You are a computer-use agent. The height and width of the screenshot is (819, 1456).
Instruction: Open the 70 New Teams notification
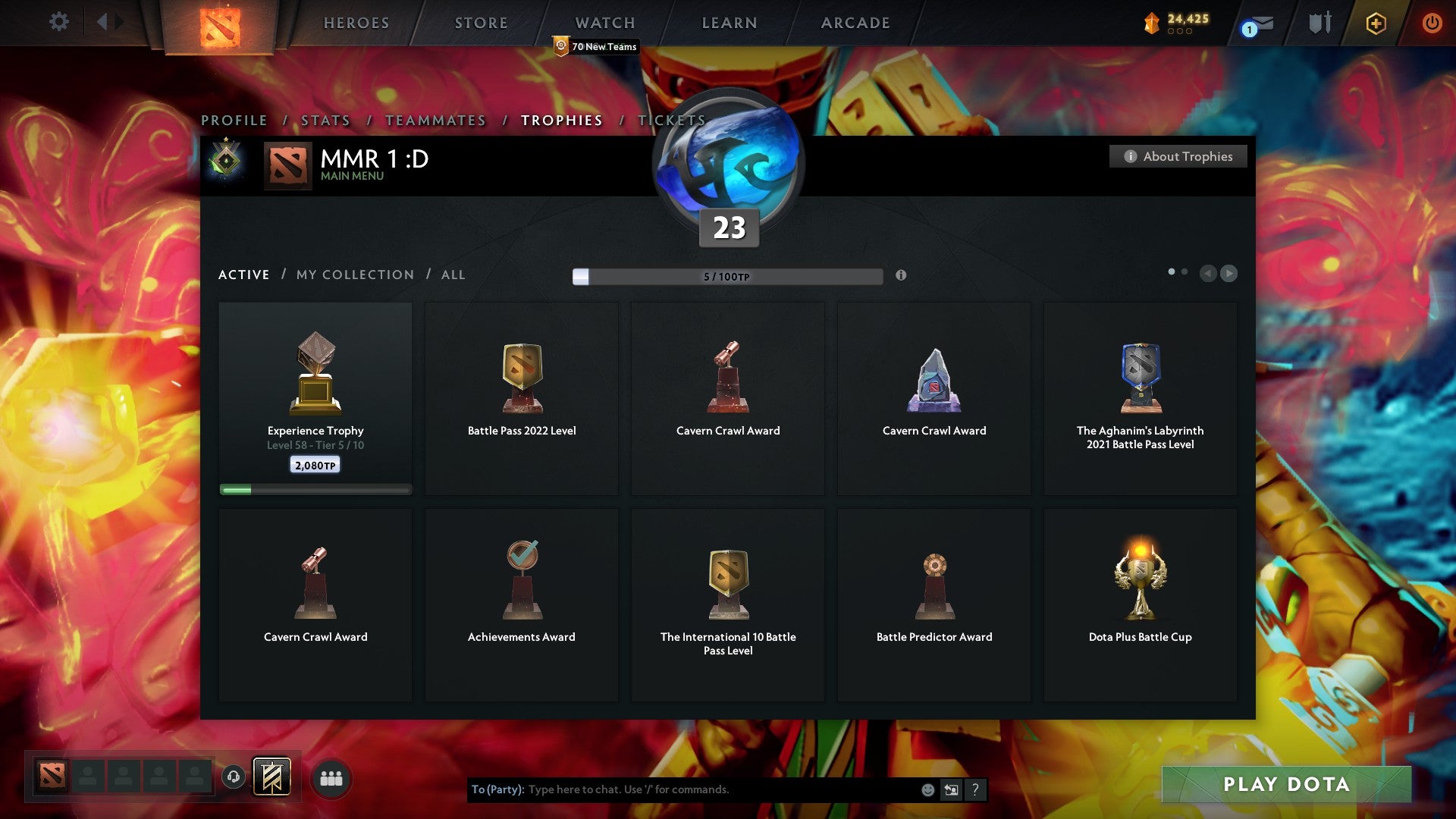click(x=596, y=46)
